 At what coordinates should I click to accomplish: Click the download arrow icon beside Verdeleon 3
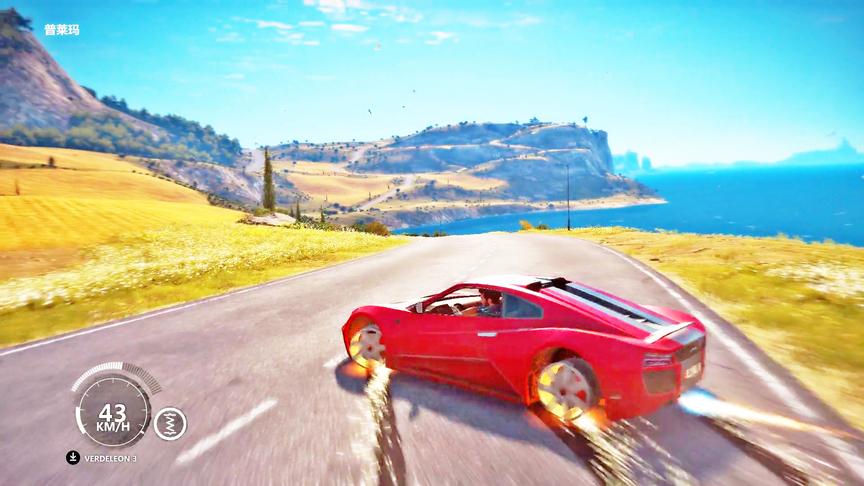point(73,458)
